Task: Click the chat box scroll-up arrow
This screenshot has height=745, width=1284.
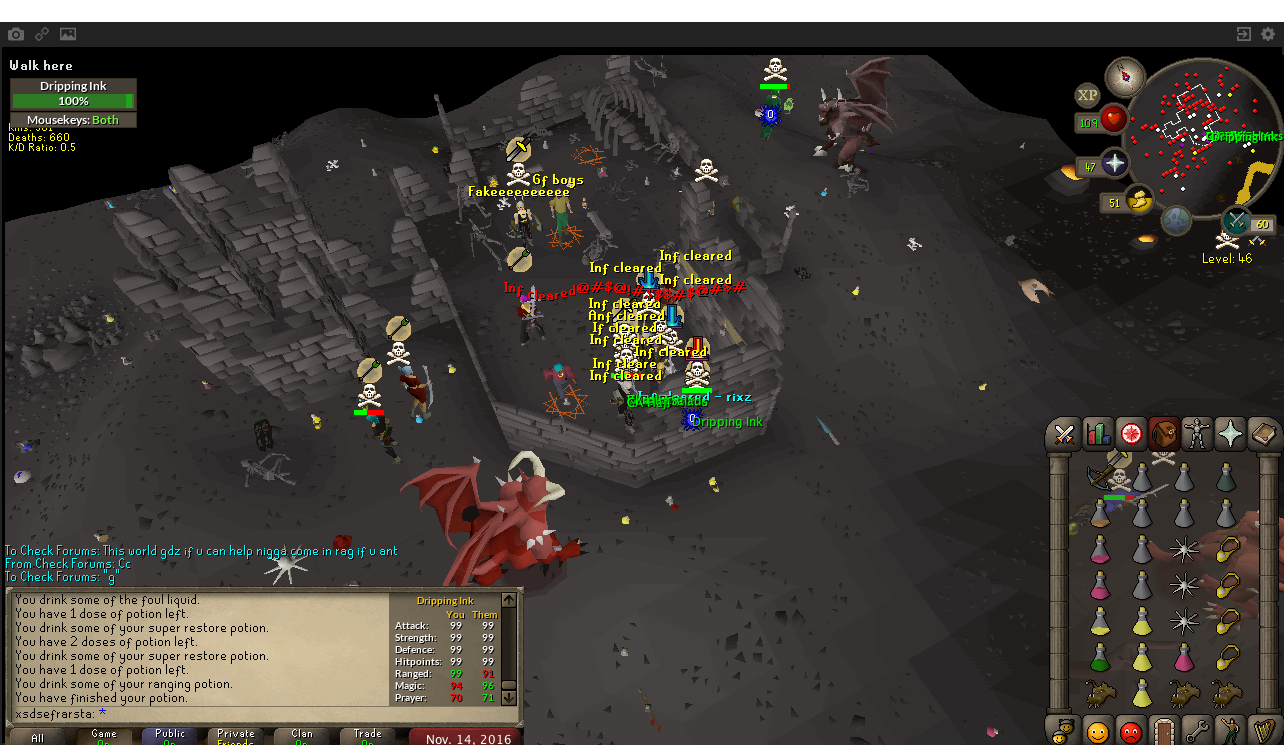Action: pyautogui.click(x=509, y=600)
